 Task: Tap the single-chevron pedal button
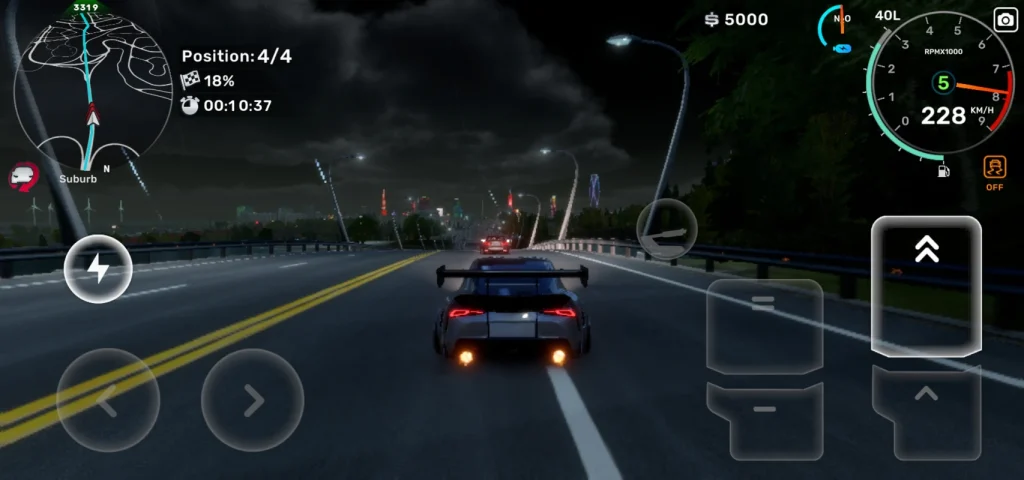coord(926,408)
